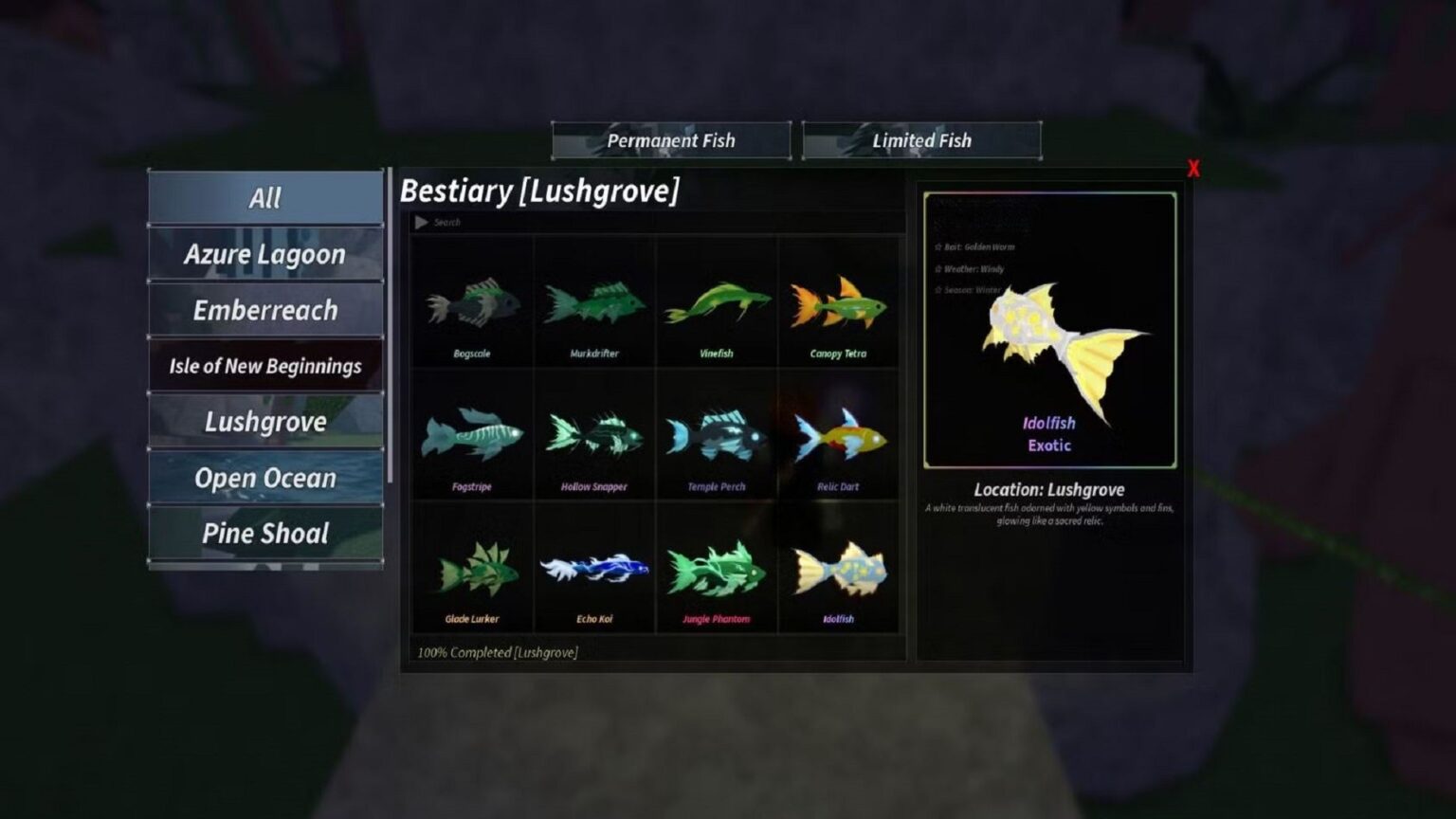The image size is (1456, 819).
Task: Select the Fogstripe fish icon
Action: [471, 436]
